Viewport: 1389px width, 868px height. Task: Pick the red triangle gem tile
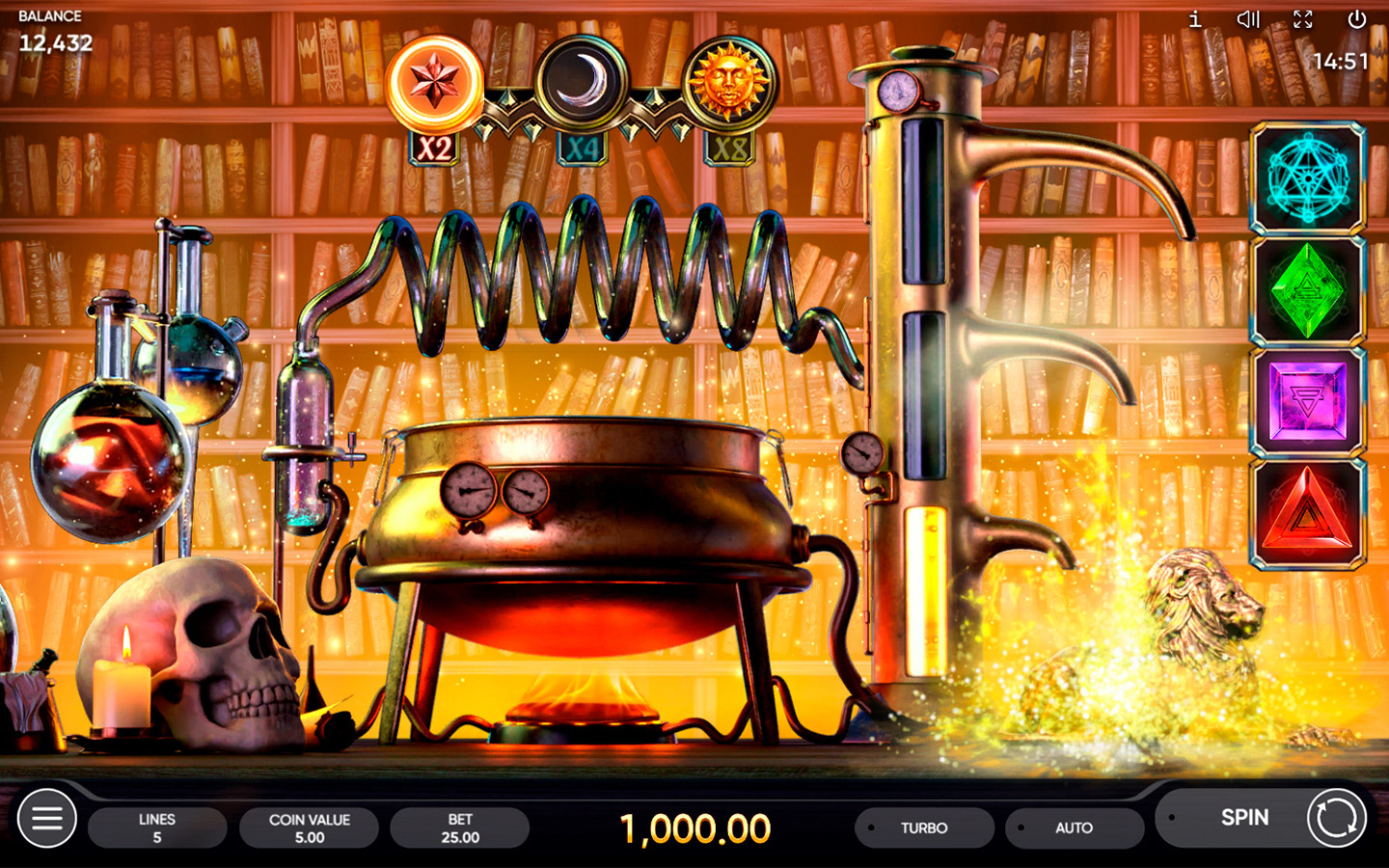click(1308, 513)
